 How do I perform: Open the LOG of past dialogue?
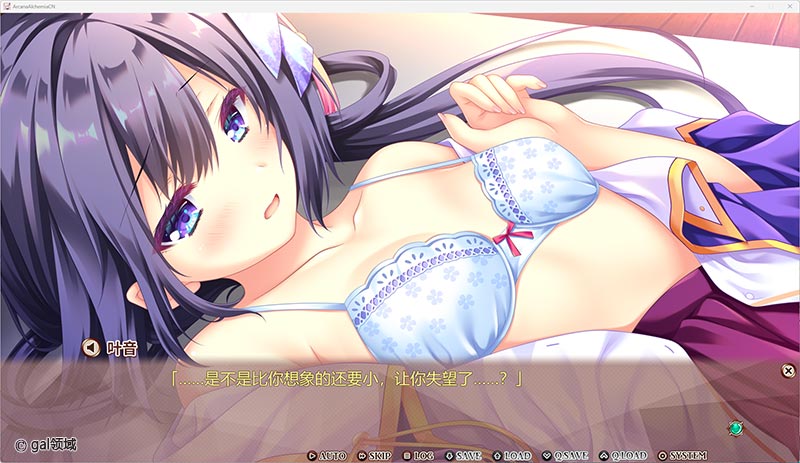tap(418, 456)
